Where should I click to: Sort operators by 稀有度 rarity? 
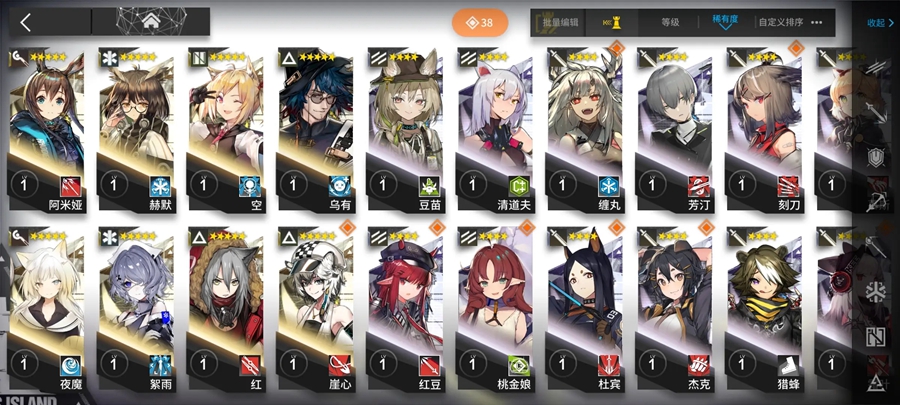pos(726,22)
